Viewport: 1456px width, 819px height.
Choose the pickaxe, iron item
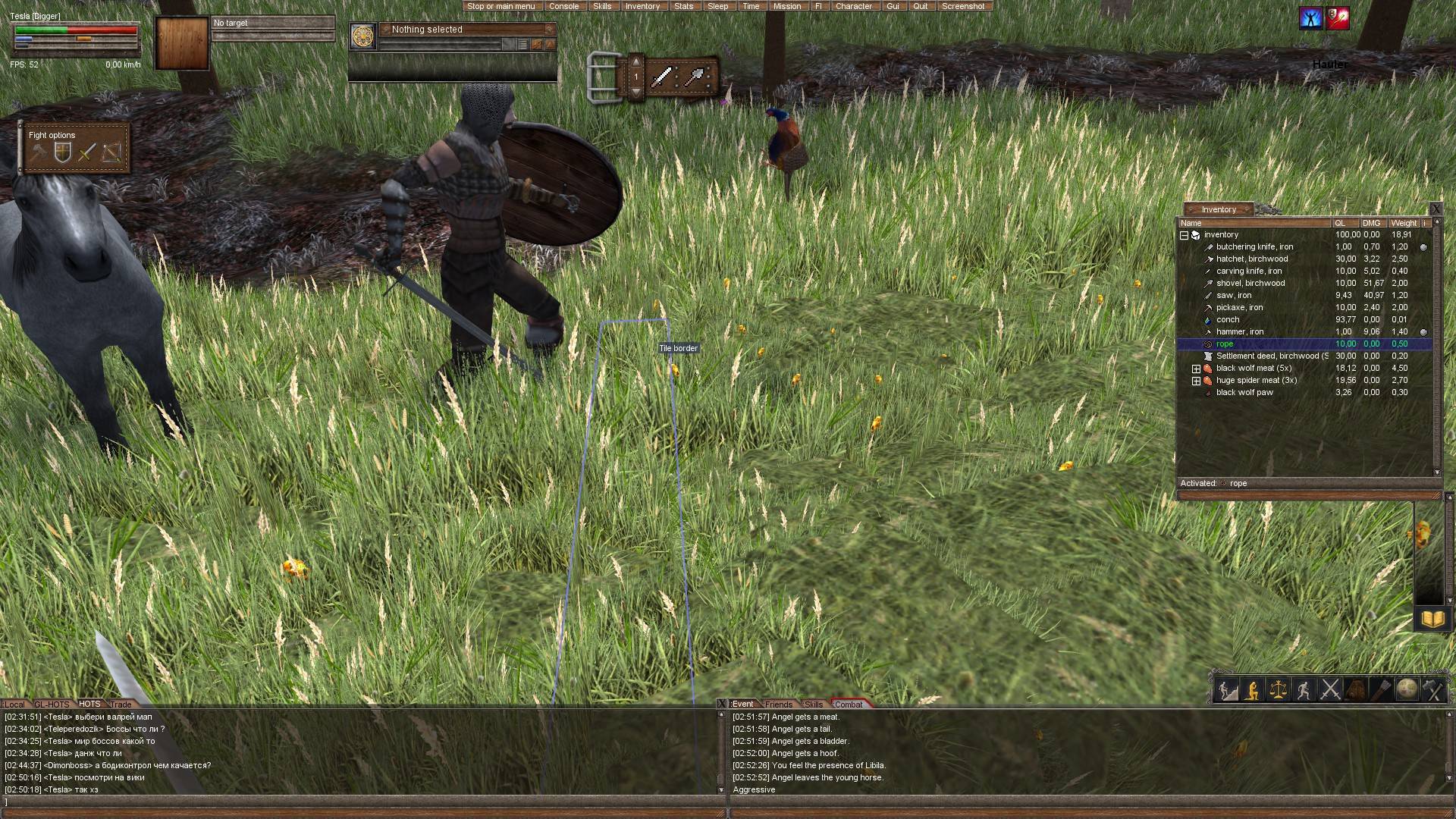tap(1239, 308)
